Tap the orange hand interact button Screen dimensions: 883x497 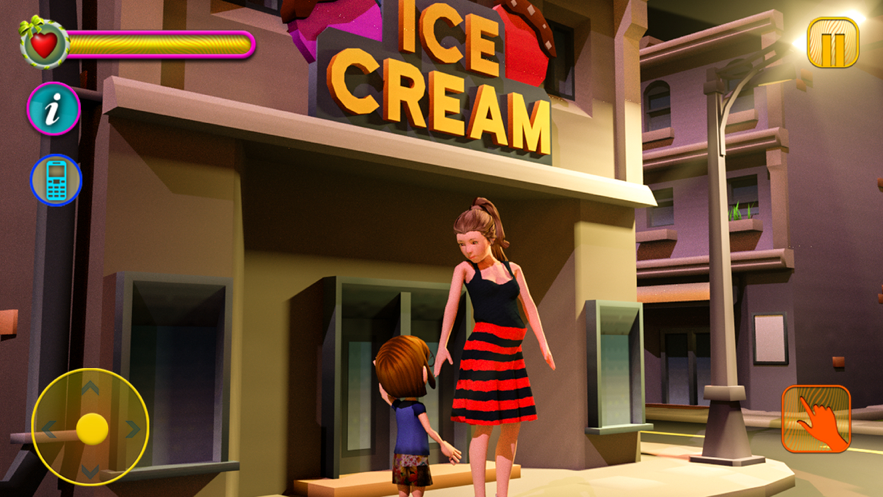[x=816, y=418]
